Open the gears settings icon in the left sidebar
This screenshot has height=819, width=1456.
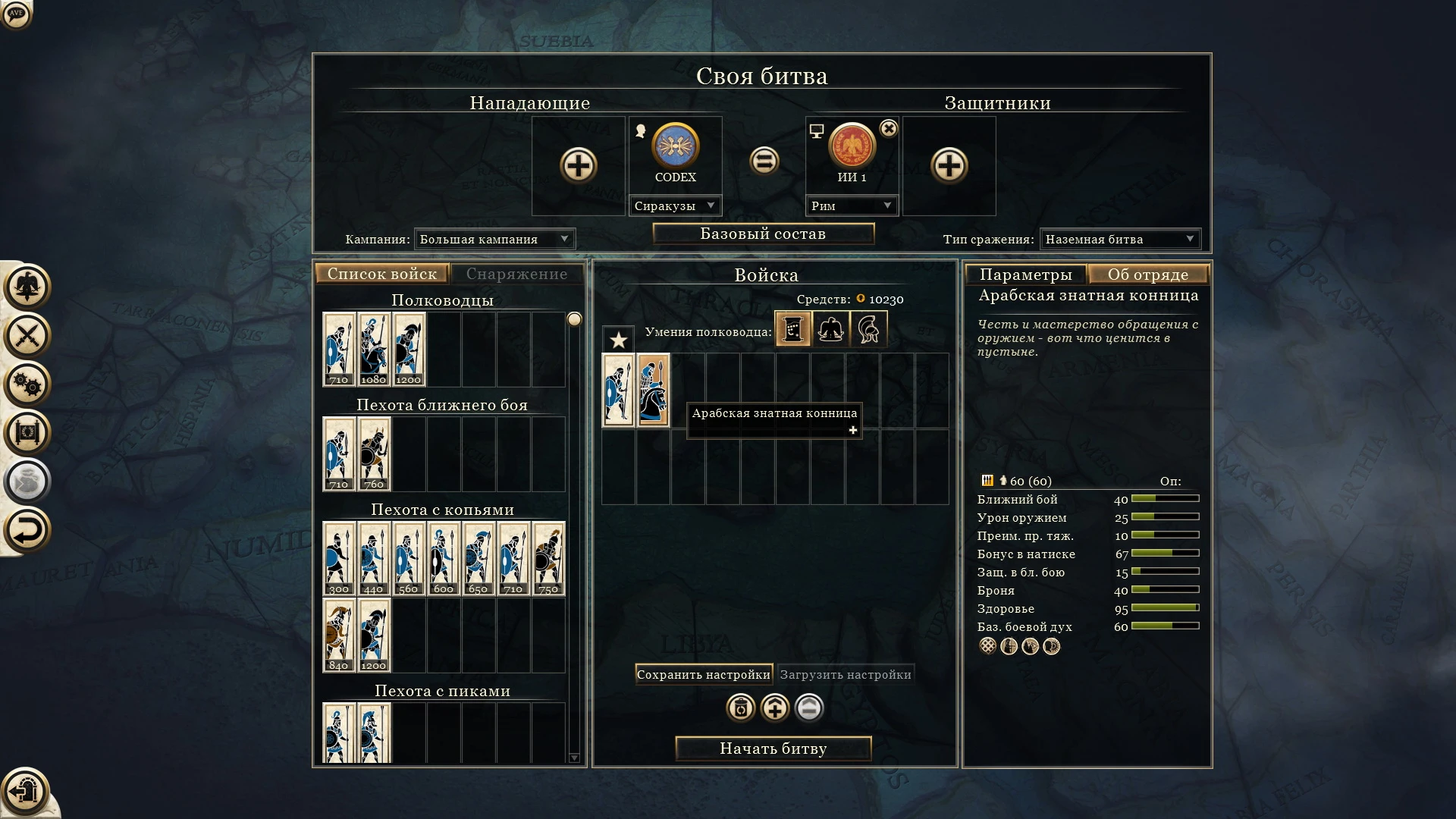click(27, 384)
